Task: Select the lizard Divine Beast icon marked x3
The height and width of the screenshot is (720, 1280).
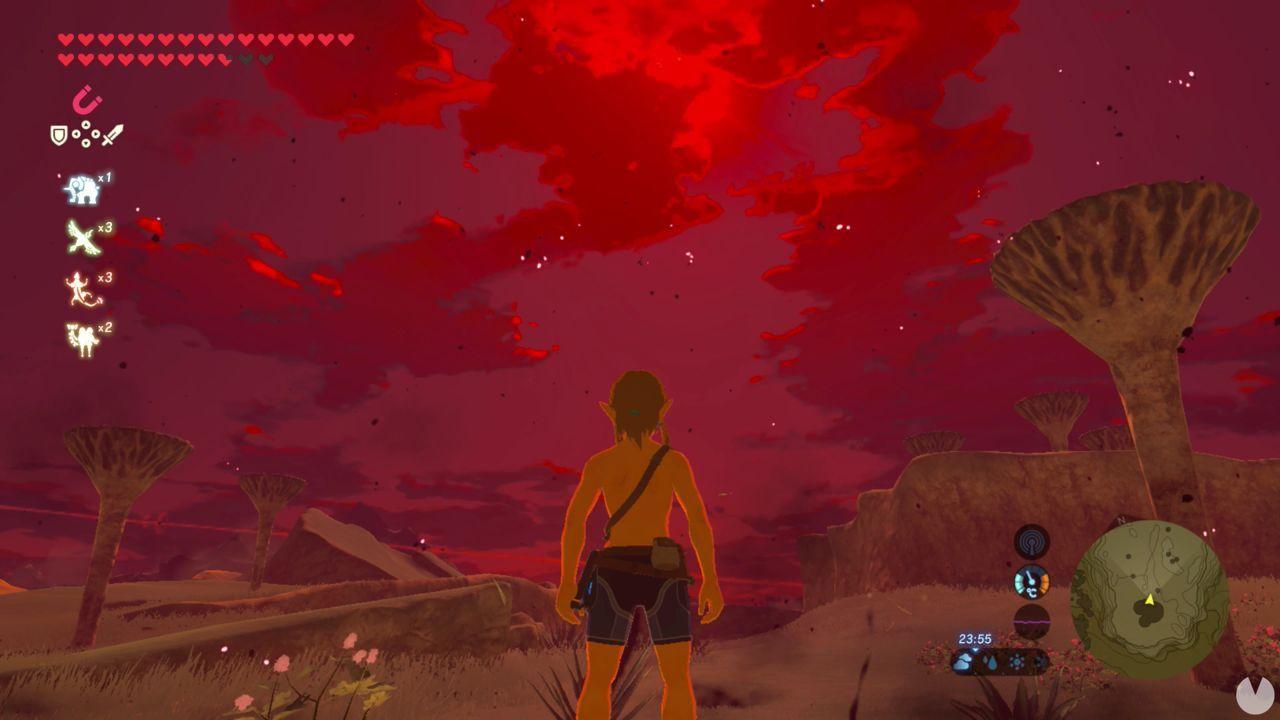Action: point(80,287)
